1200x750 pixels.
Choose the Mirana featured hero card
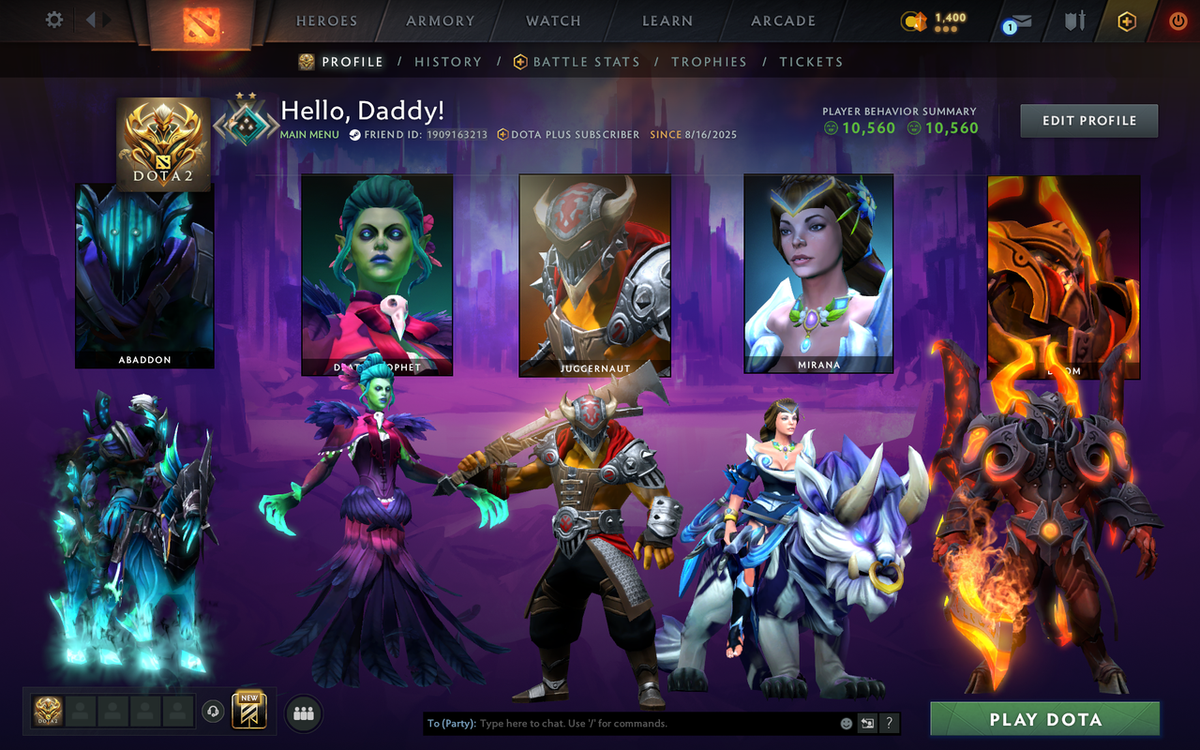click(x=819, y=273)
